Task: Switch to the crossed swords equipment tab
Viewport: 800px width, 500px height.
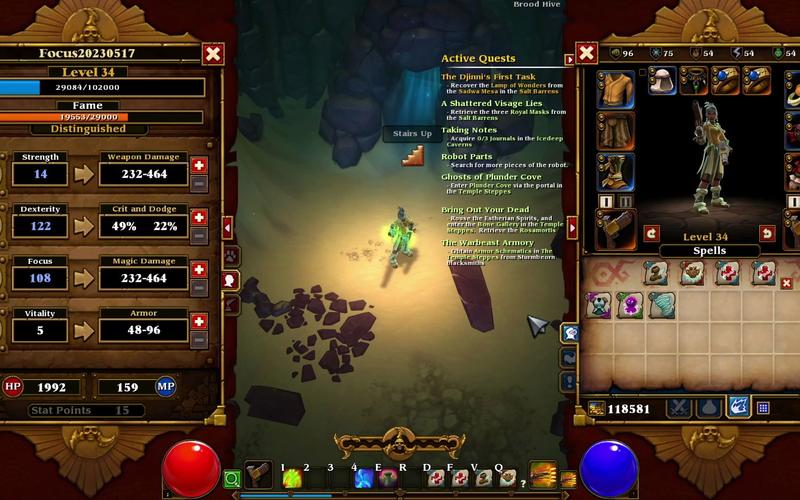Action: 681,407
